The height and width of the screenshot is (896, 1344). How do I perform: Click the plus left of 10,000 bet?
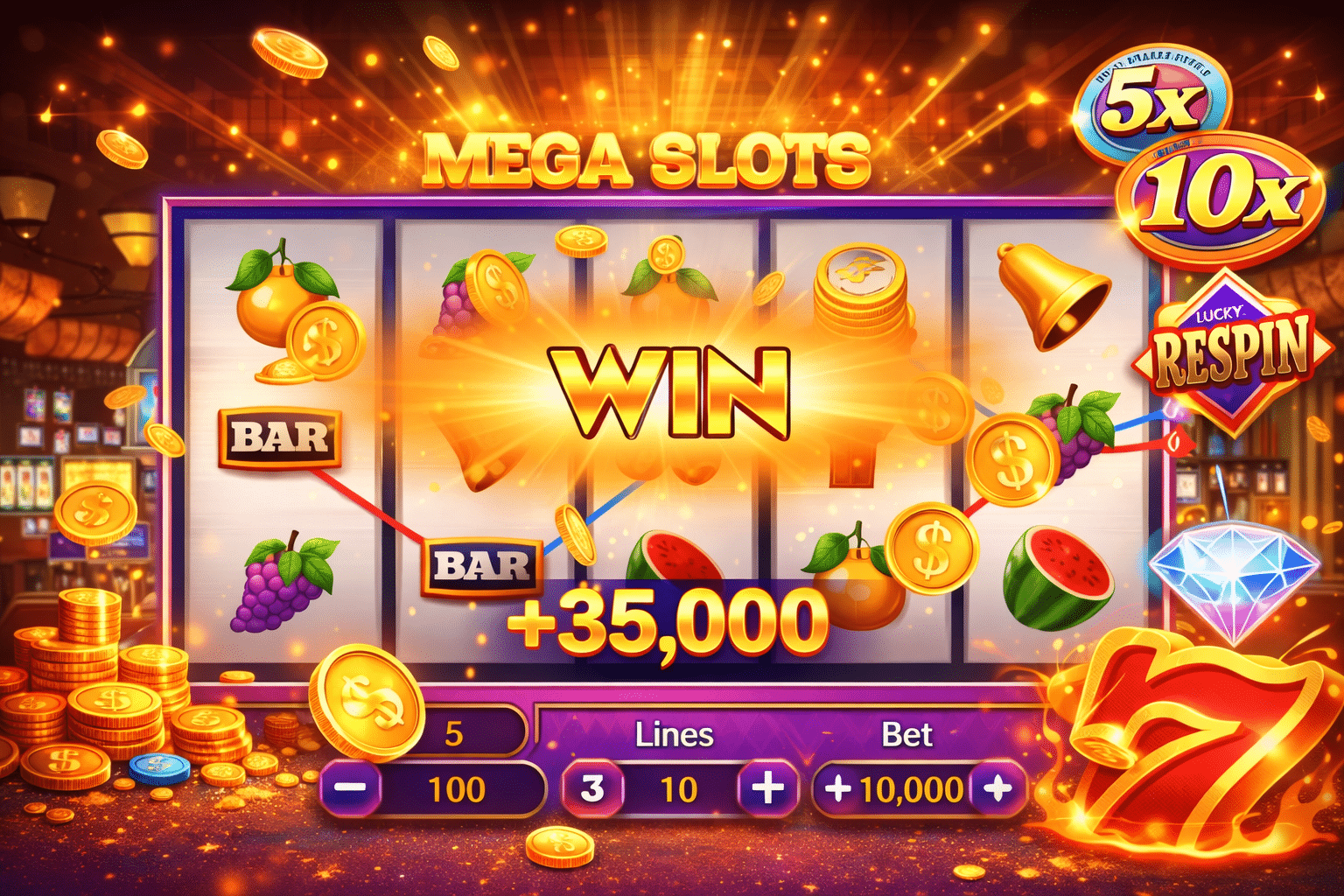tap(837, 788)
